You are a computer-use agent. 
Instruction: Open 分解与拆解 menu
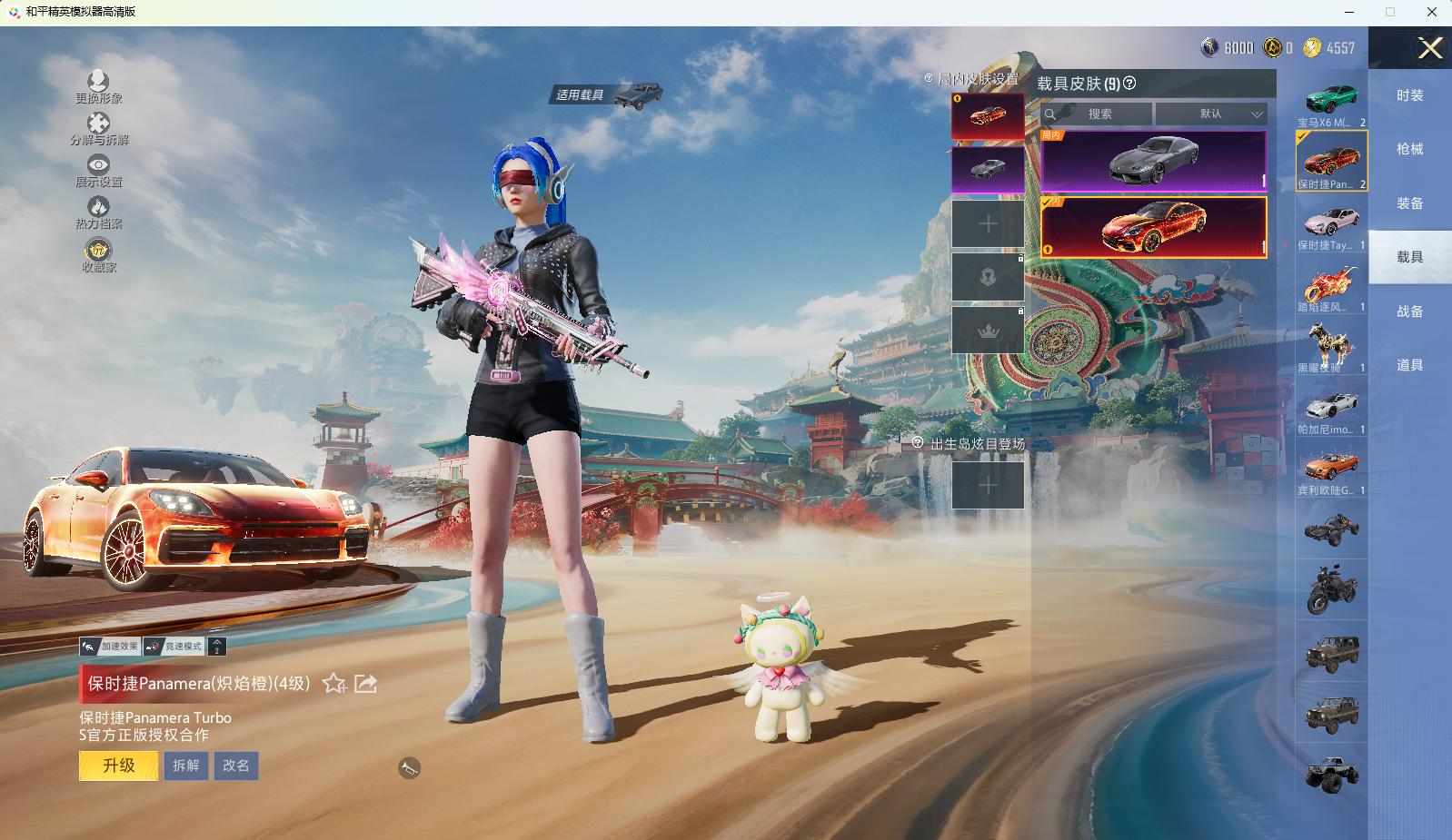coord(99,128)
